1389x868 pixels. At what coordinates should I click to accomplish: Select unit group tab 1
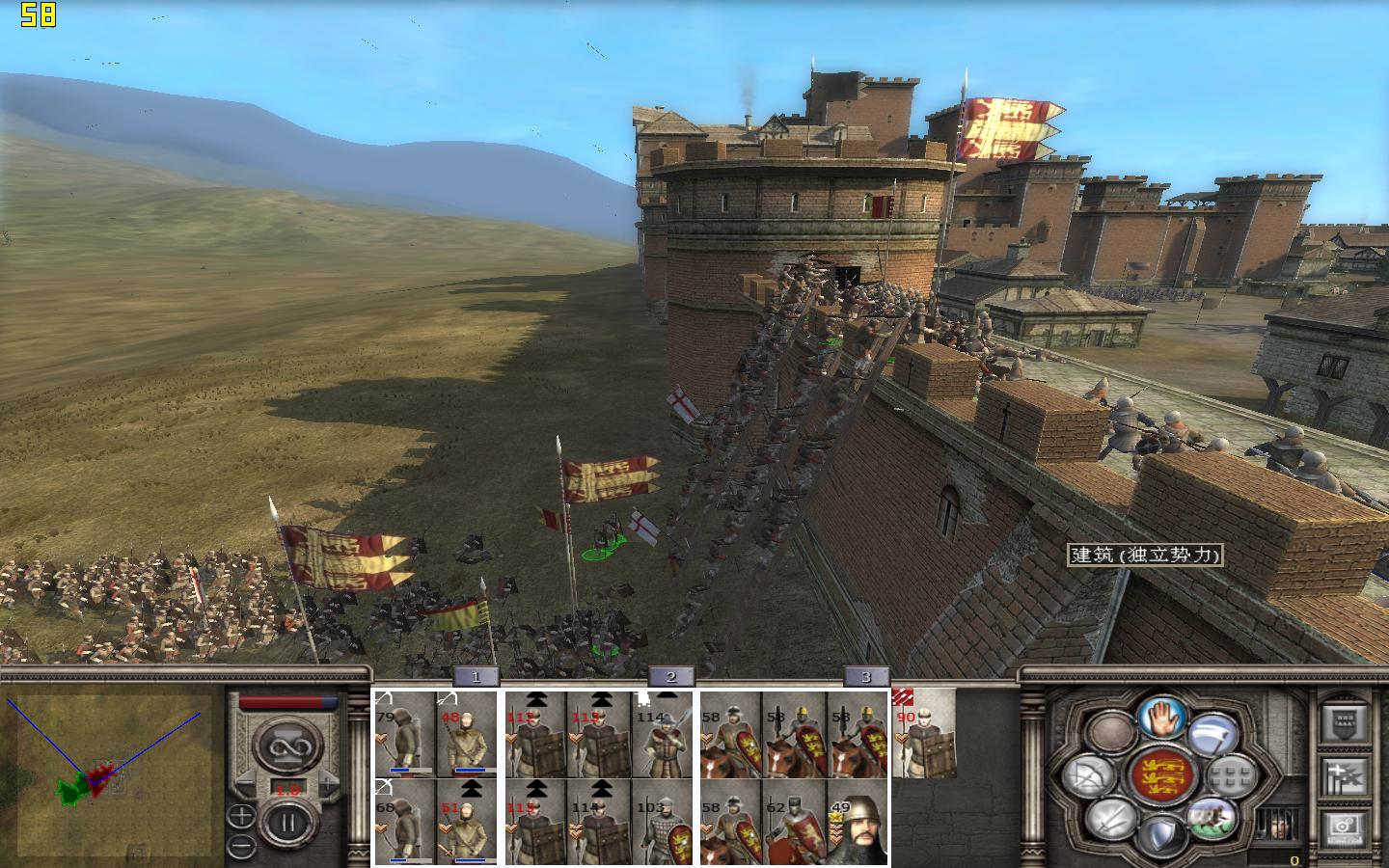(x=475, y=677)
